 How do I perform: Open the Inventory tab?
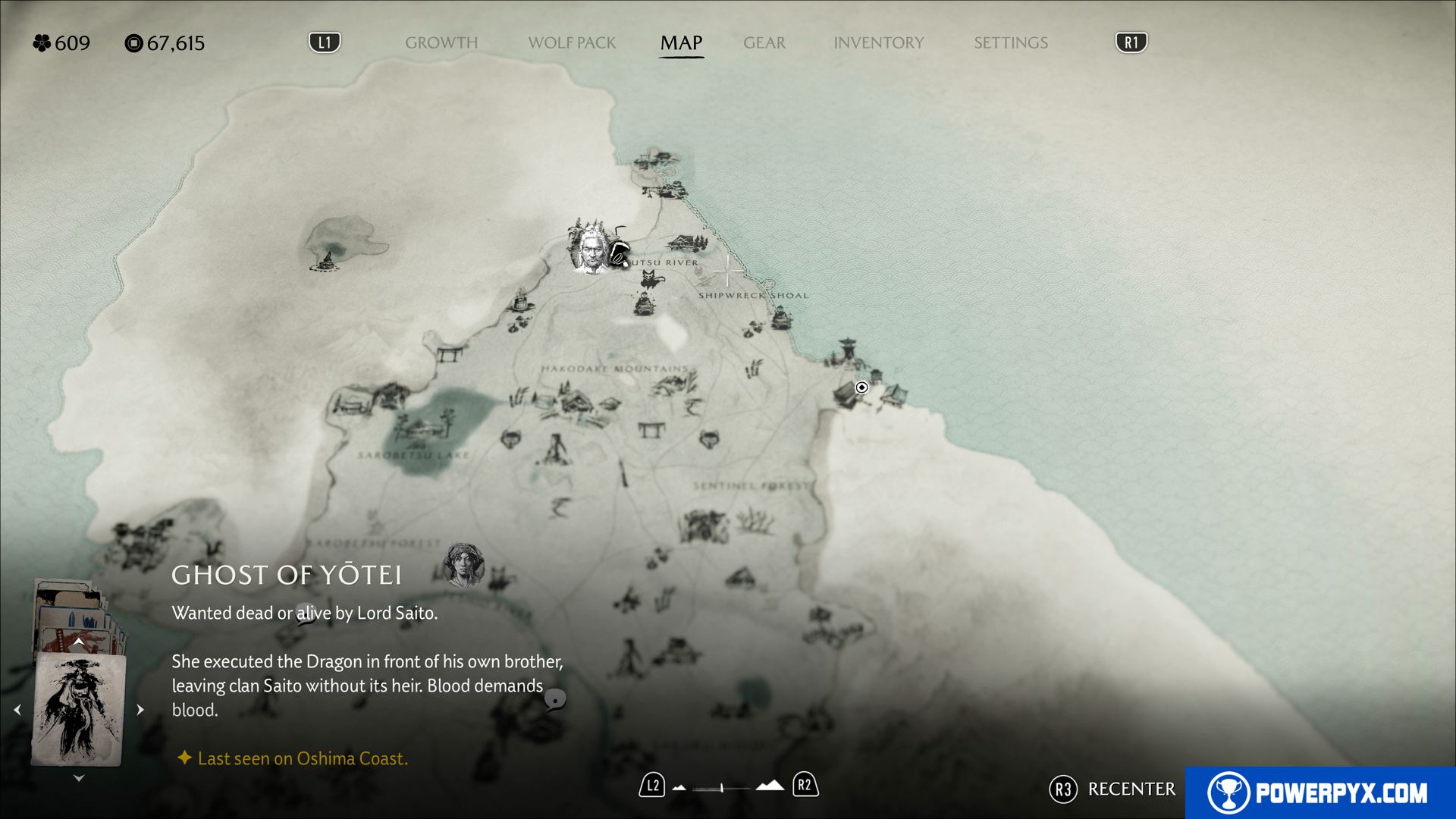tap(878, 43)
